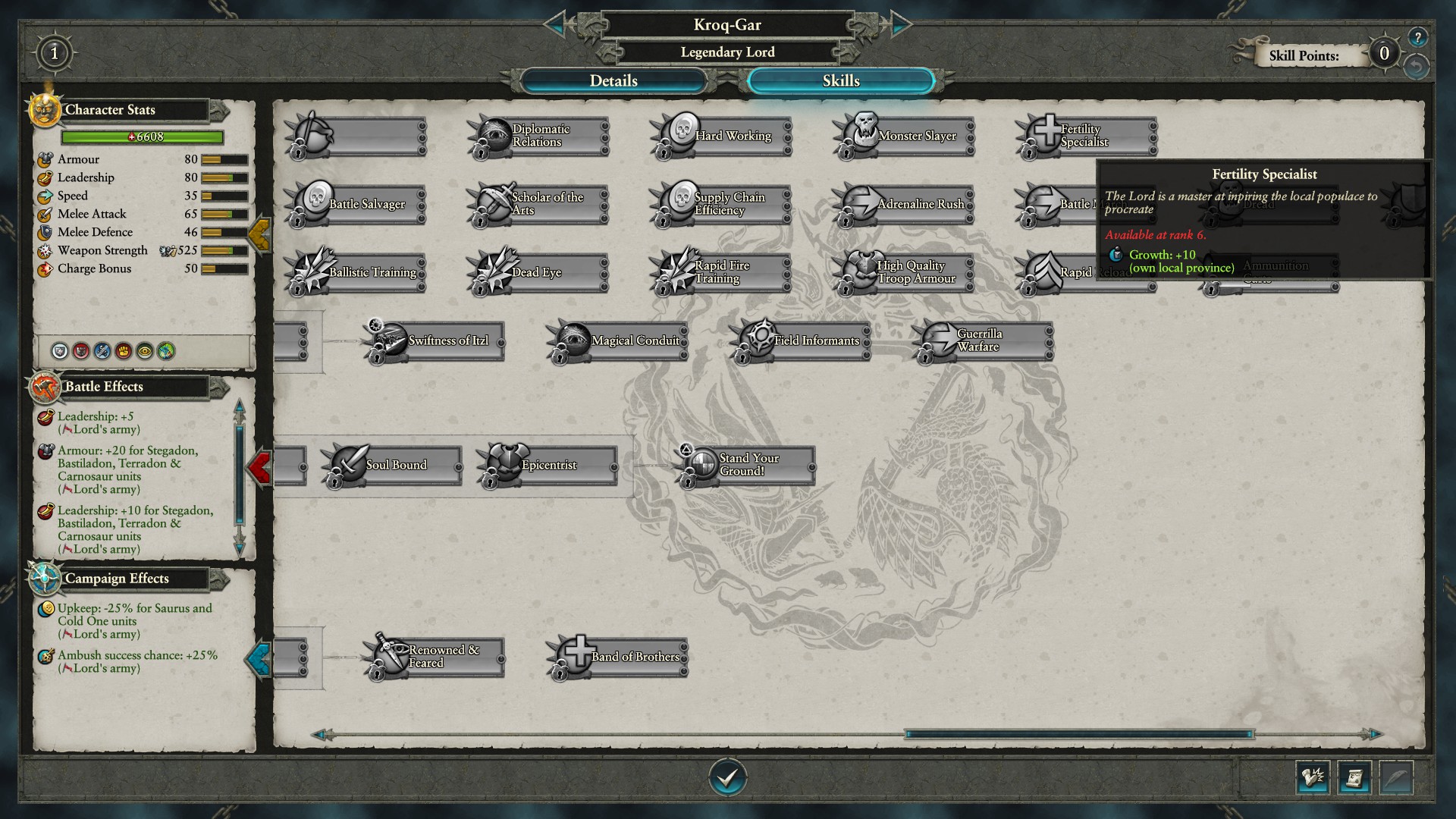Select Supply Chain Efficiency skill
Screen dimensions: 1456x819
722,205
